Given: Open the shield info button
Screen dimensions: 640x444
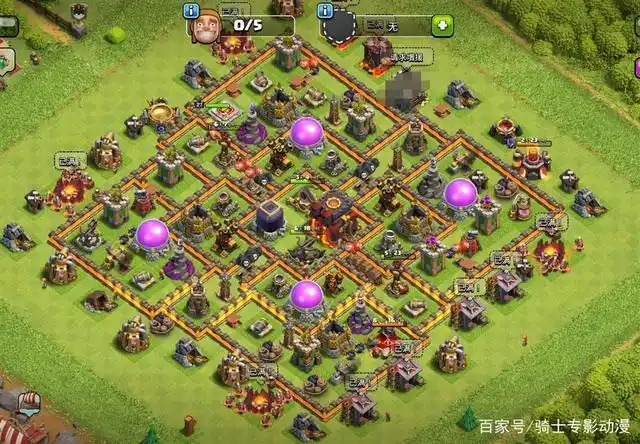Looking at the screenshot, I should [x=324, y=11].
